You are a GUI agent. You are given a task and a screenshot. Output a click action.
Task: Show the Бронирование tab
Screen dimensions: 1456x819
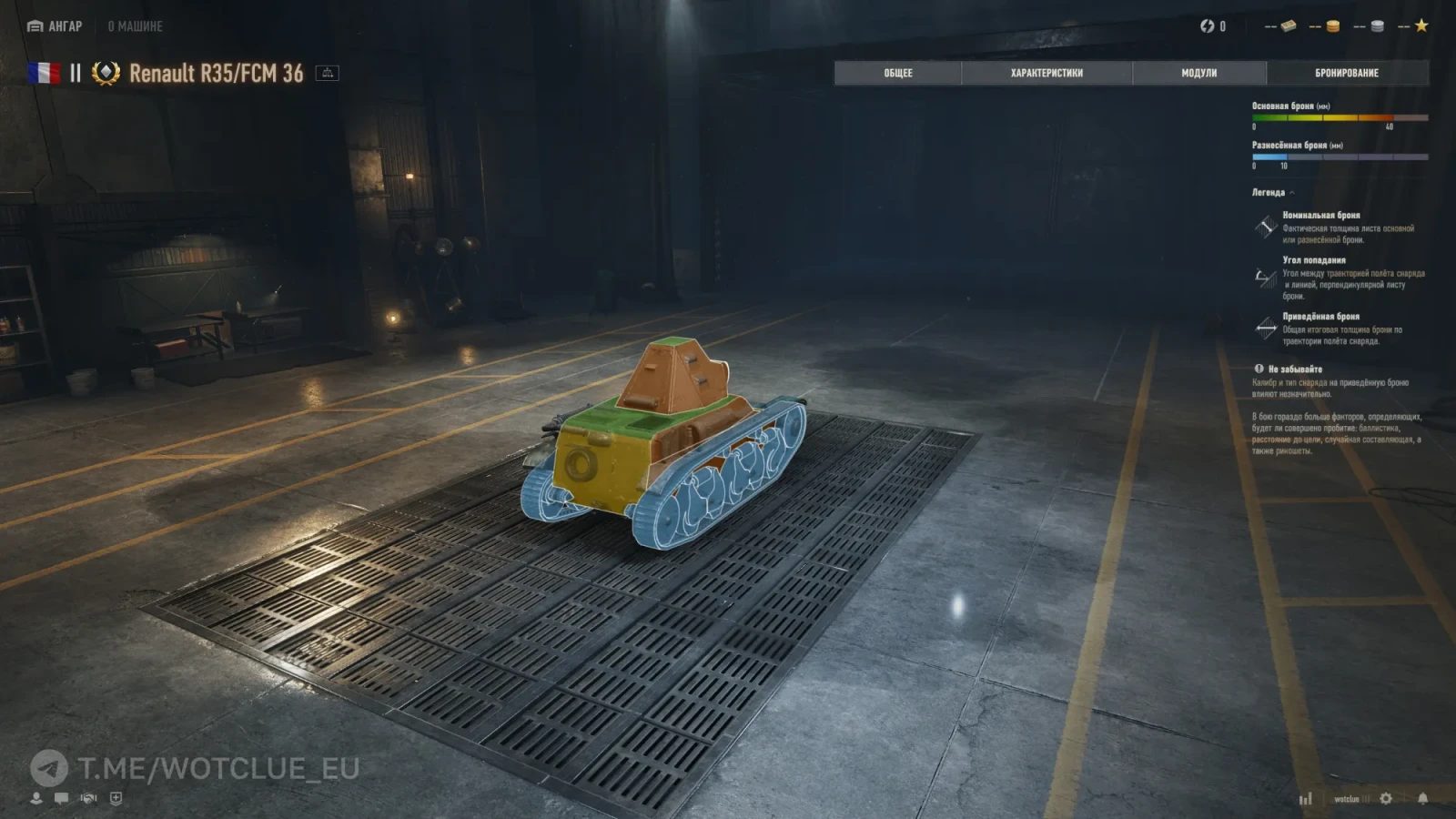click(x=1347, y=73)
